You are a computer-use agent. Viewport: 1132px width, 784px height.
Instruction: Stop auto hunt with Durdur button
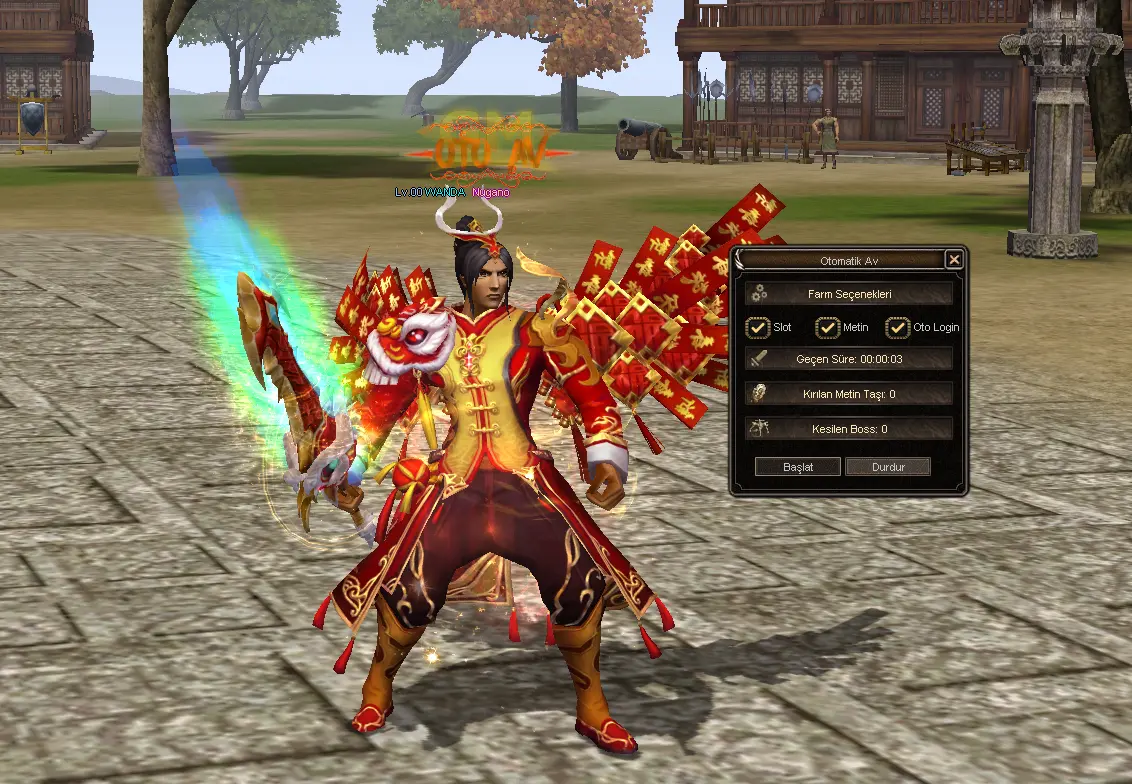(x=888, y=467)
